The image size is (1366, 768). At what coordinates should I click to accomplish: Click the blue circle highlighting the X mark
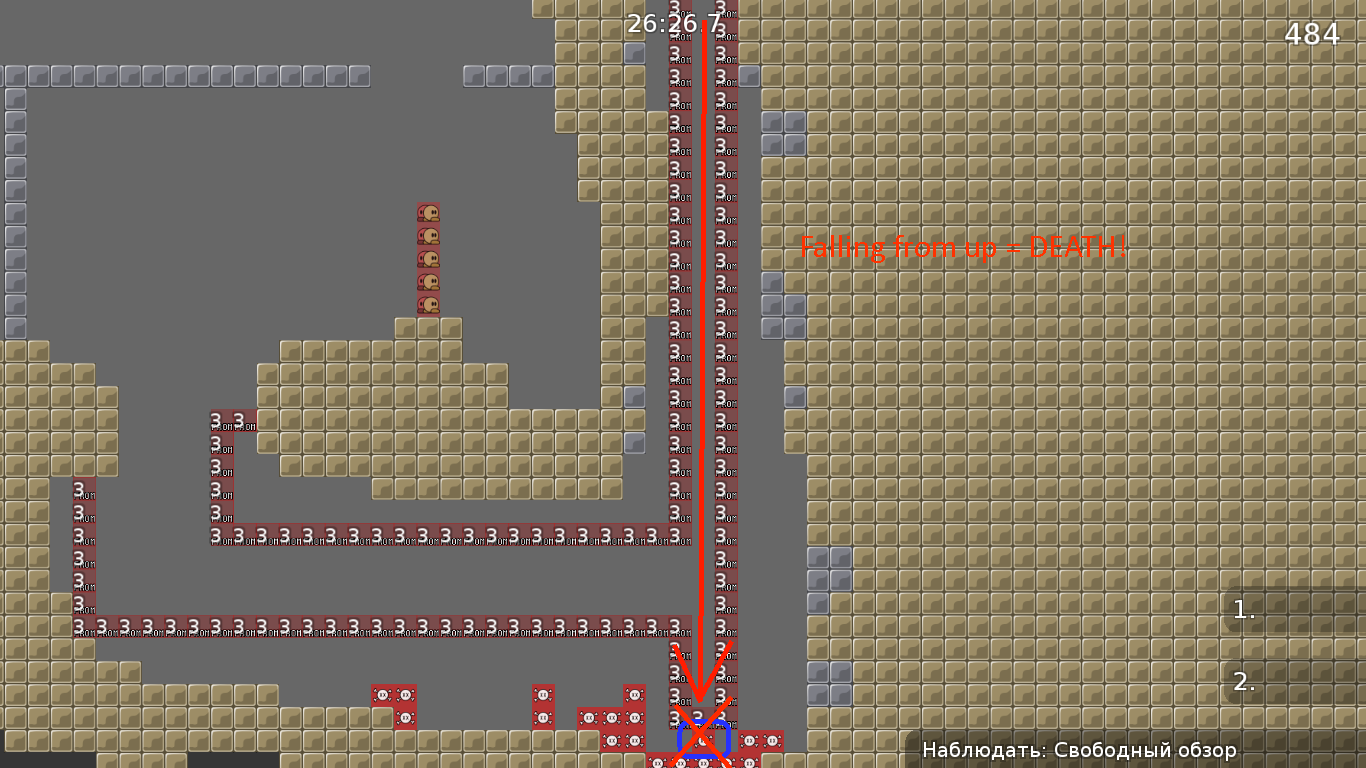click(705, 737)
